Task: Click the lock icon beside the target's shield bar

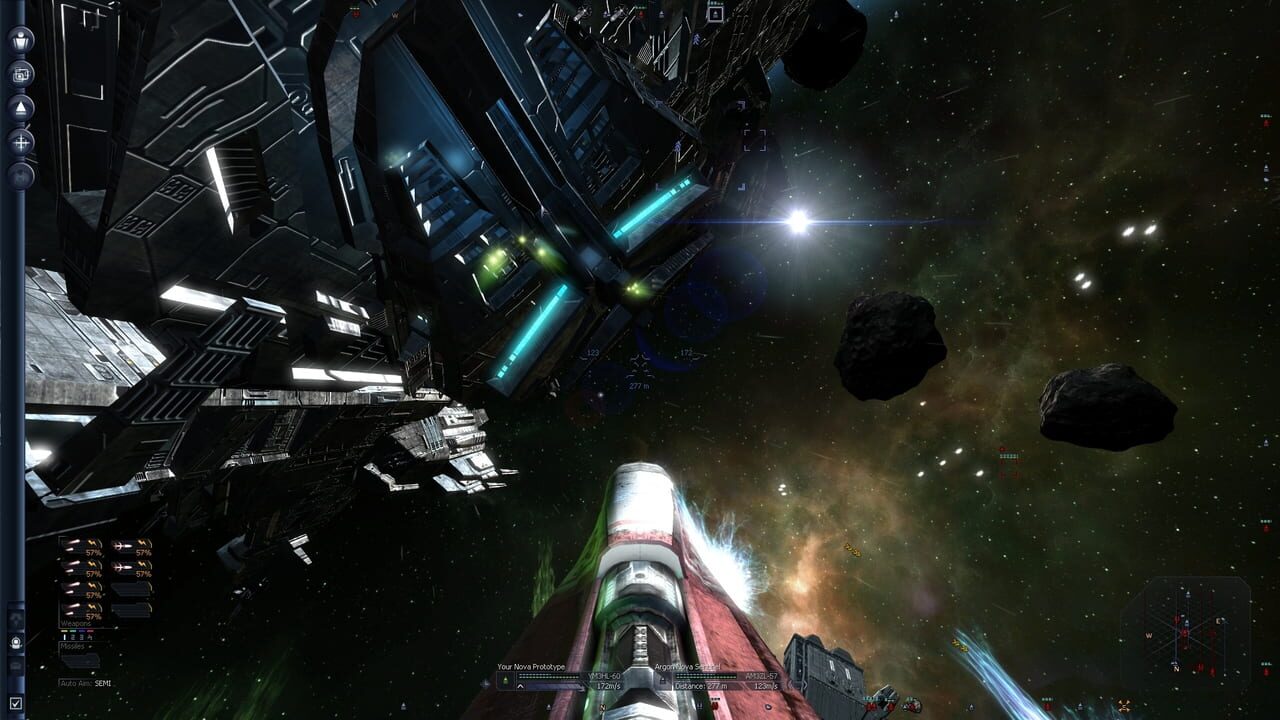Action: 663,678
